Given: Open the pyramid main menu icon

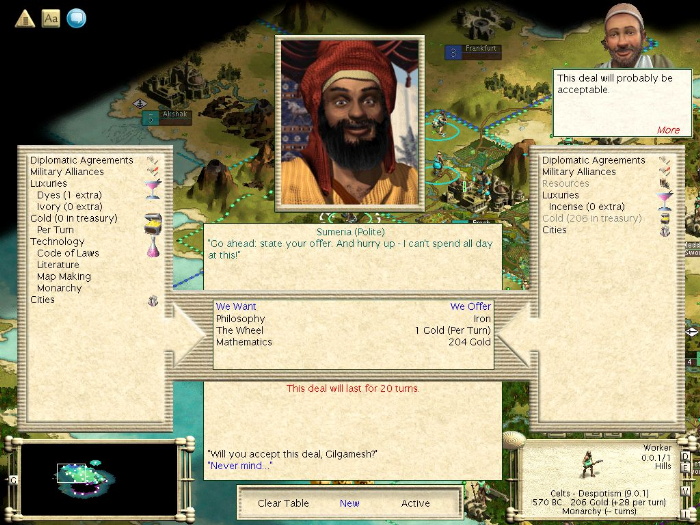Looking at the screenshot, I should point(25,17).
